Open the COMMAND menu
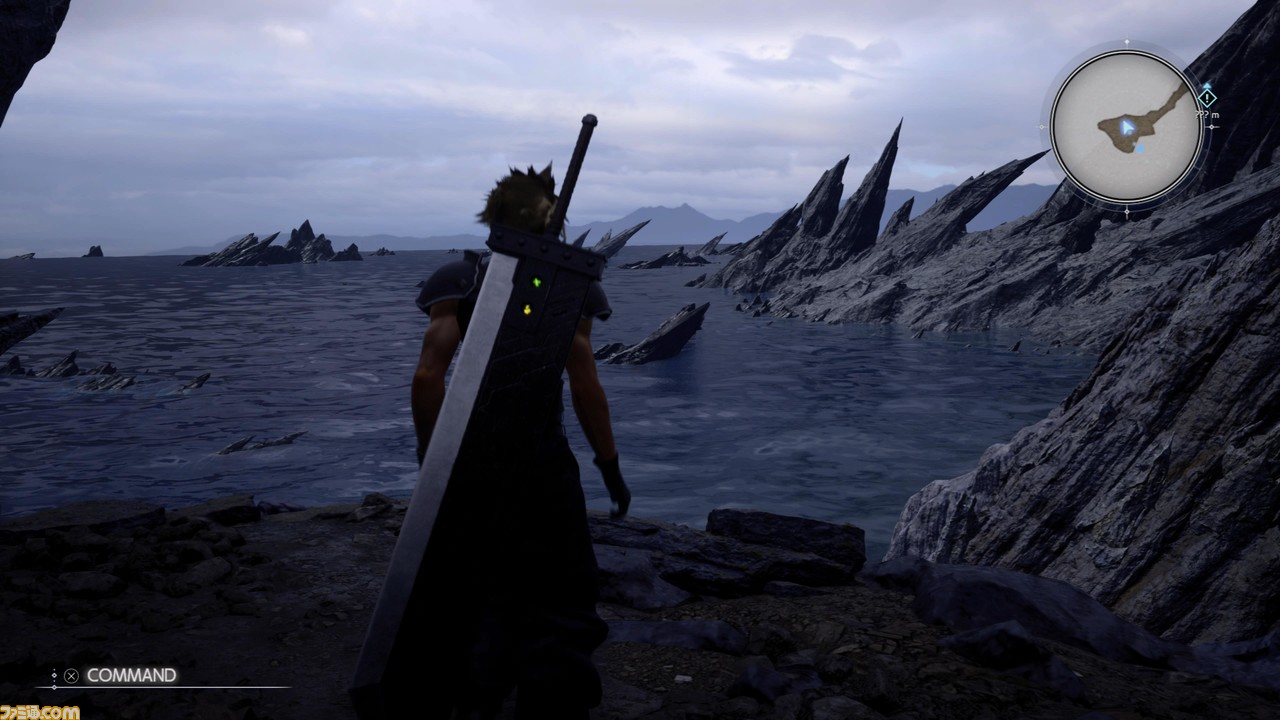The image size is (1280, 720). pyautogui.click(x=130, y=675)
